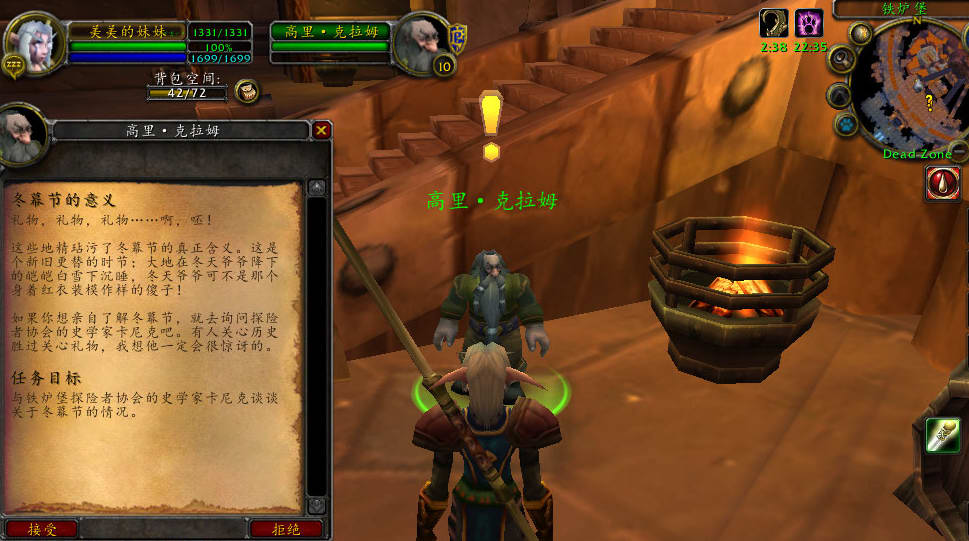Open the backpack via the bag icon
The height and width of the screenshot is (541, 969).
247,92
